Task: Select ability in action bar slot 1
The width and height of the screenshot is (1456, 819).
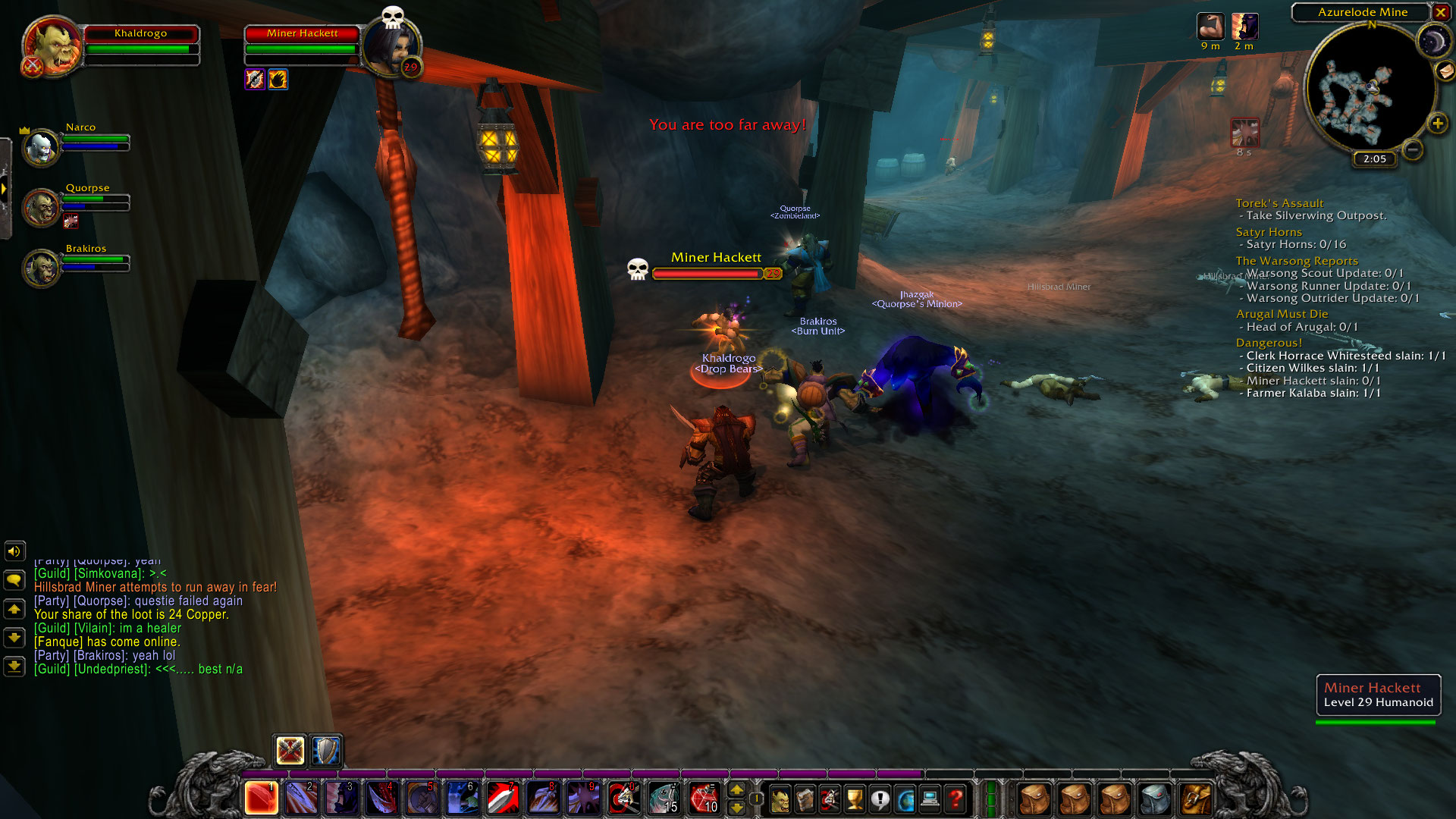Action: click(261, 798)
